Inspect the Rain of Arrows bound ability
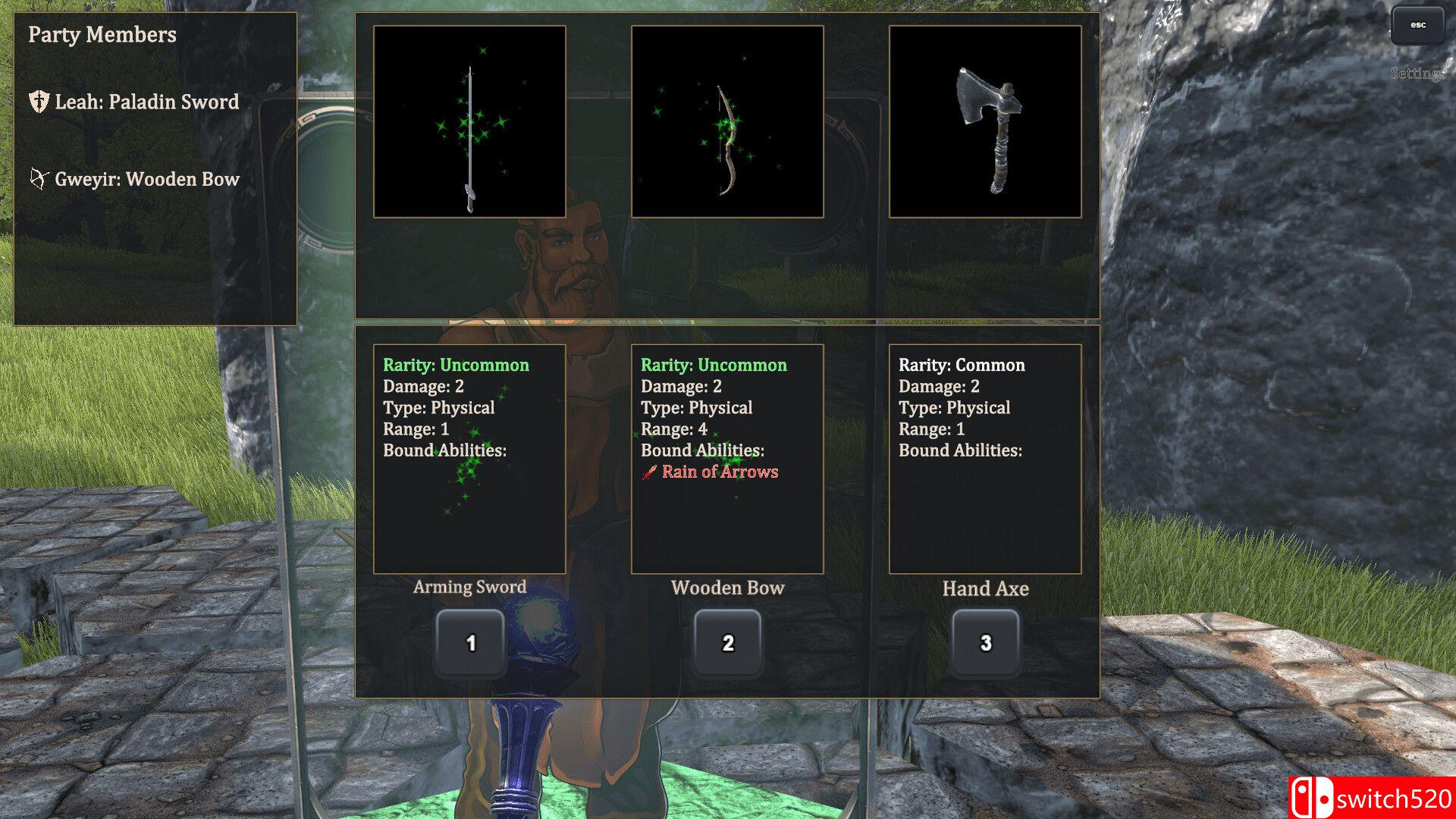The height and width of the screenshot is (819, 1456). pos(719,472)
